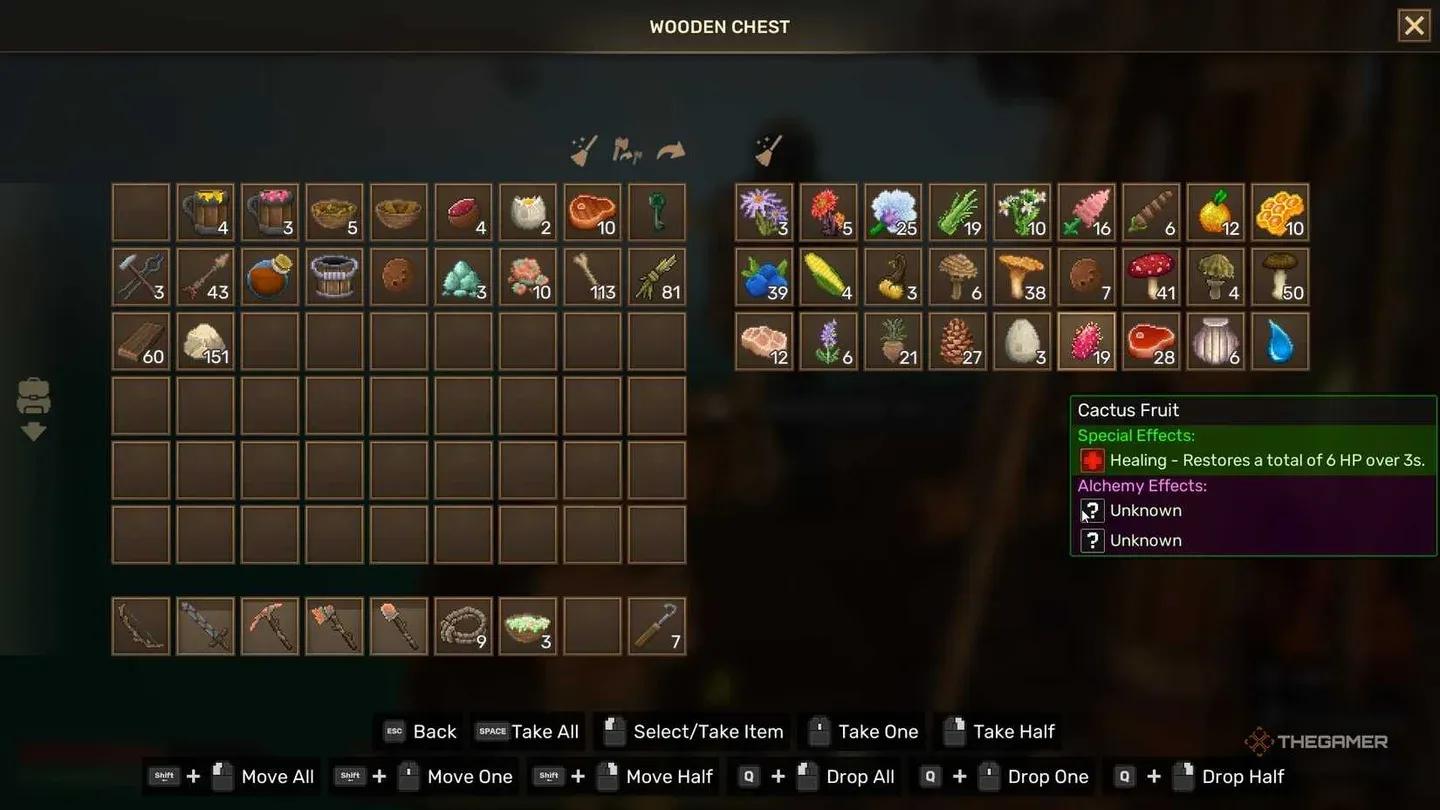Select the pickaxe in the hotbar
Screen dimensions: 1440x810
[269, 625]
